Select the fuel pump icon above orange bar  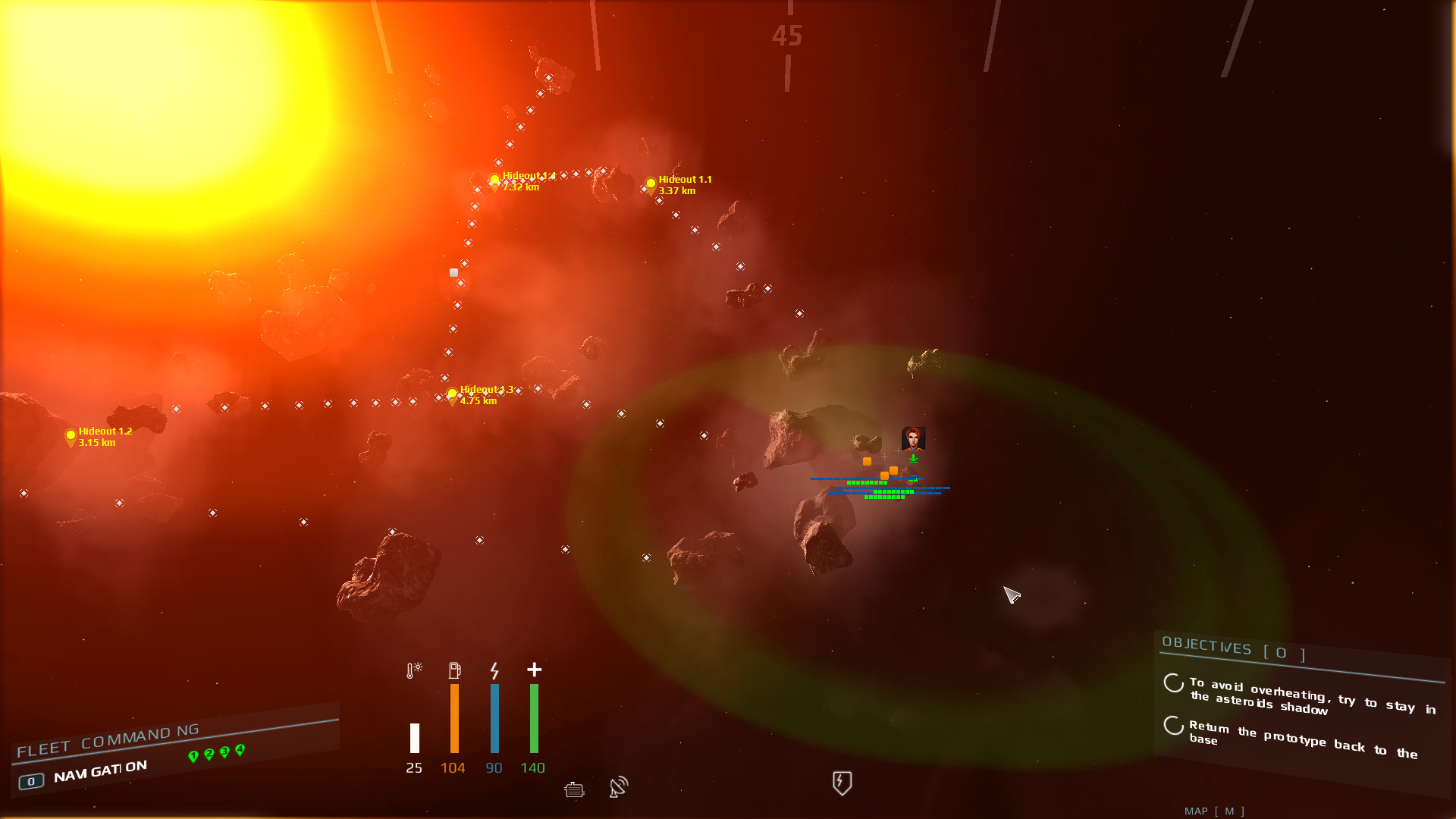tap(453, 669)
